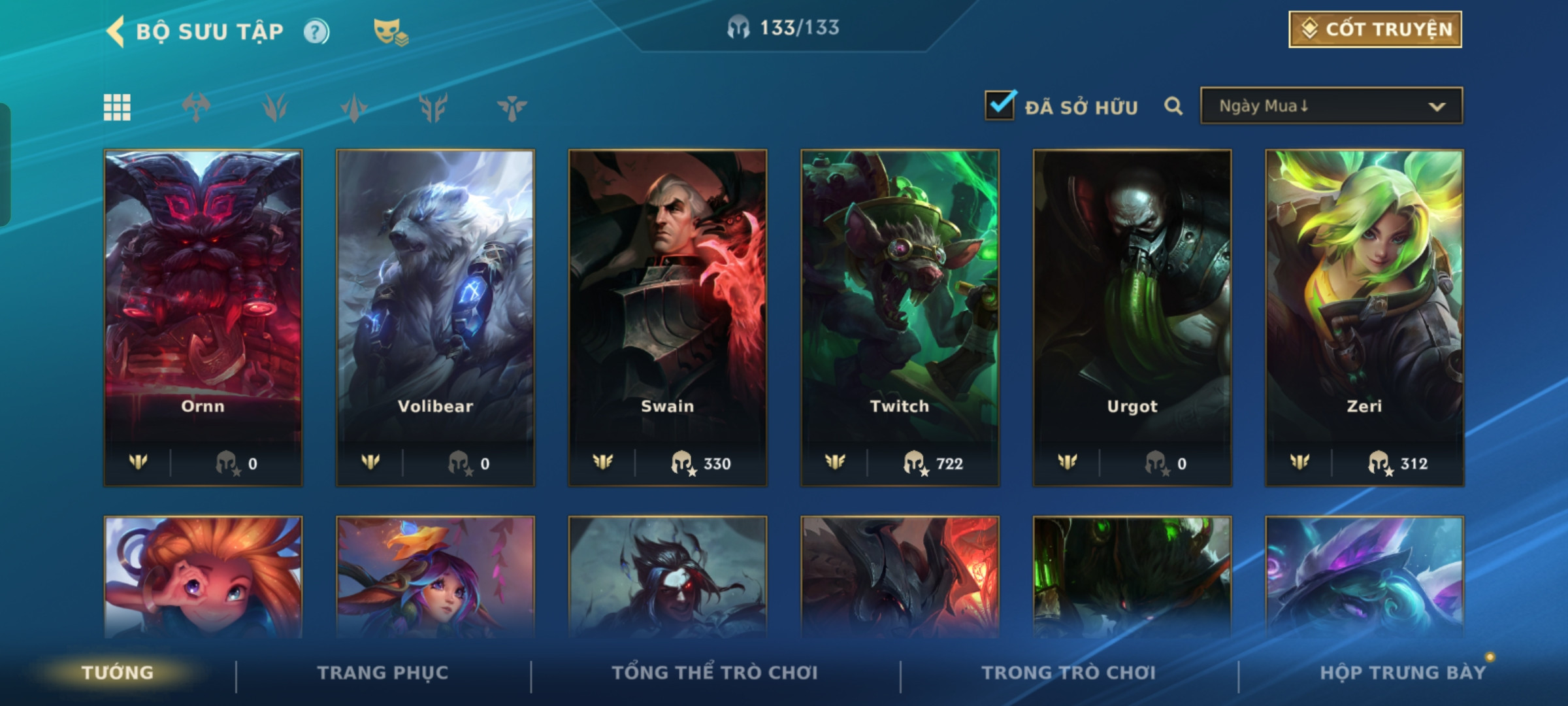Viewport: 1568px width, 706px height.
Task: Open the Cốt Truyện lore button
Action: coord(1375,29)
